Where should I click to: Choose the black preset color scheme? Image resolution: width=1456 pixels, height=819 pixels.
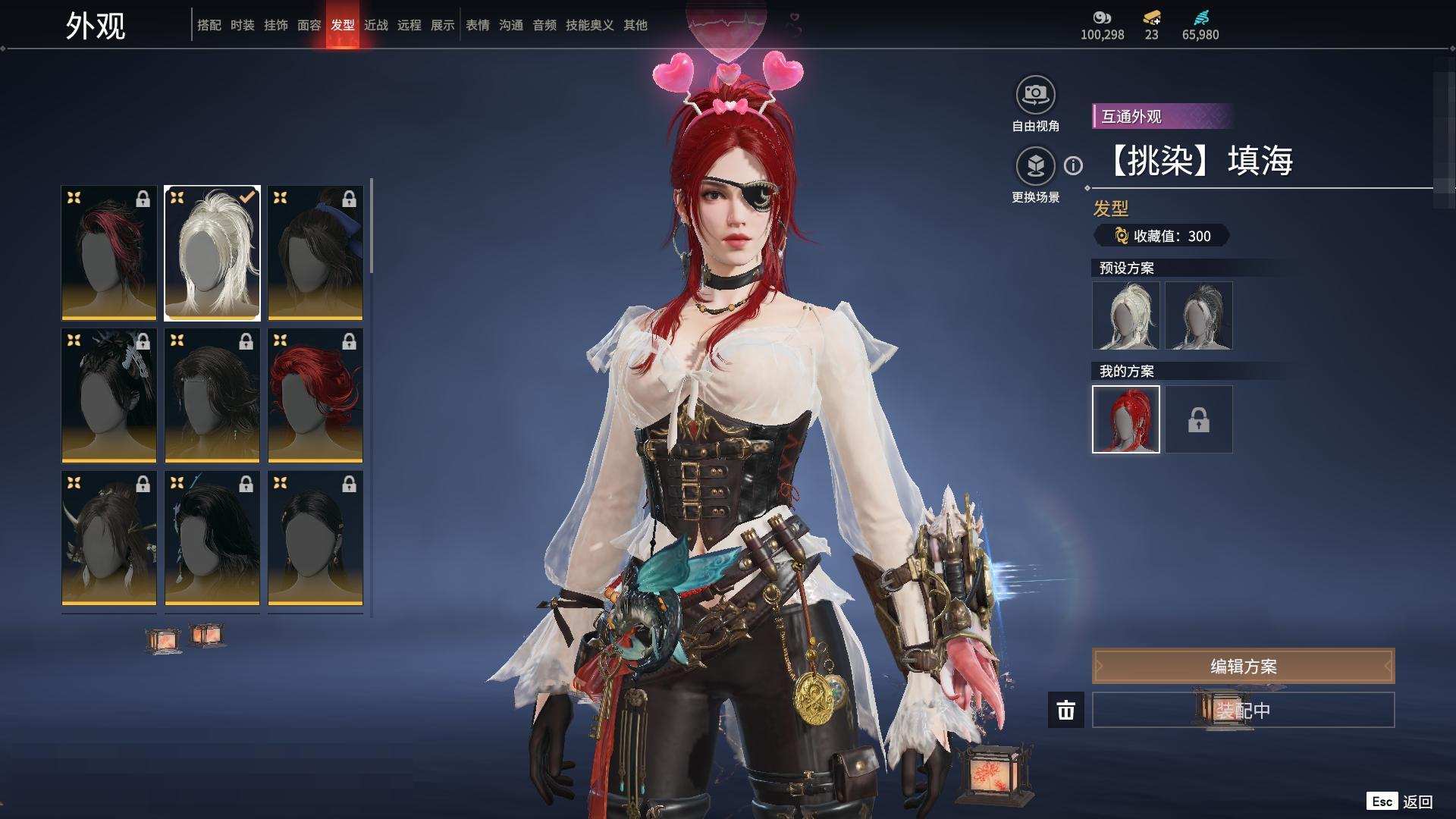(1199, 315)
